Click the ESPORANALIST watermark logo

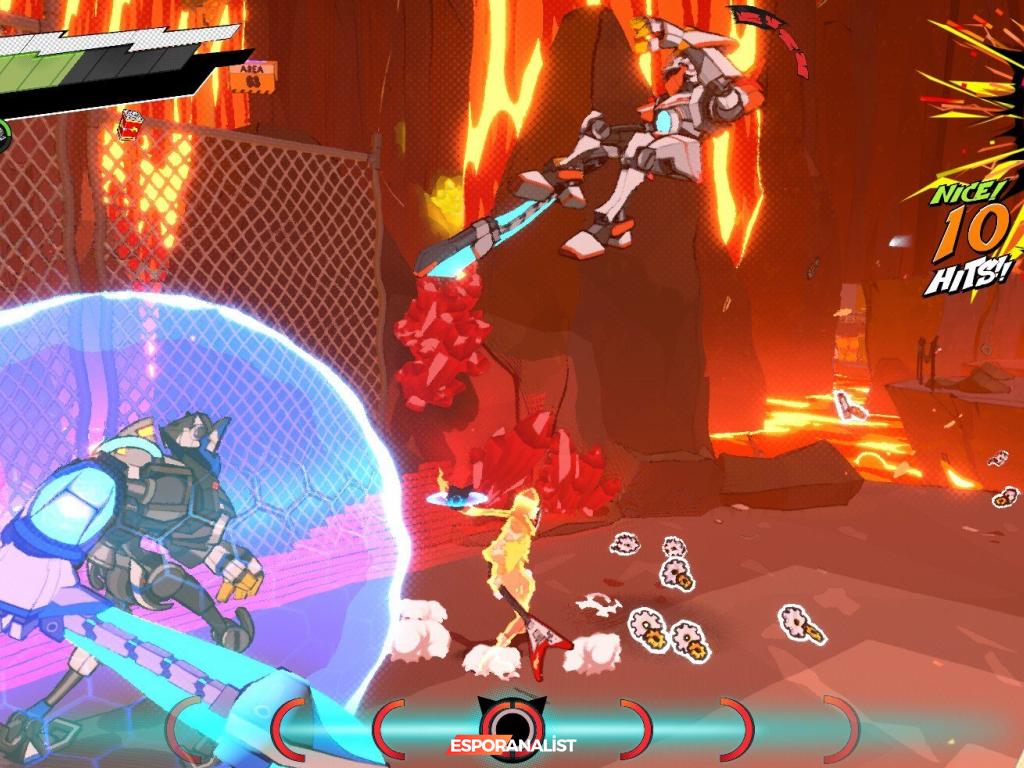coord(511,746)
